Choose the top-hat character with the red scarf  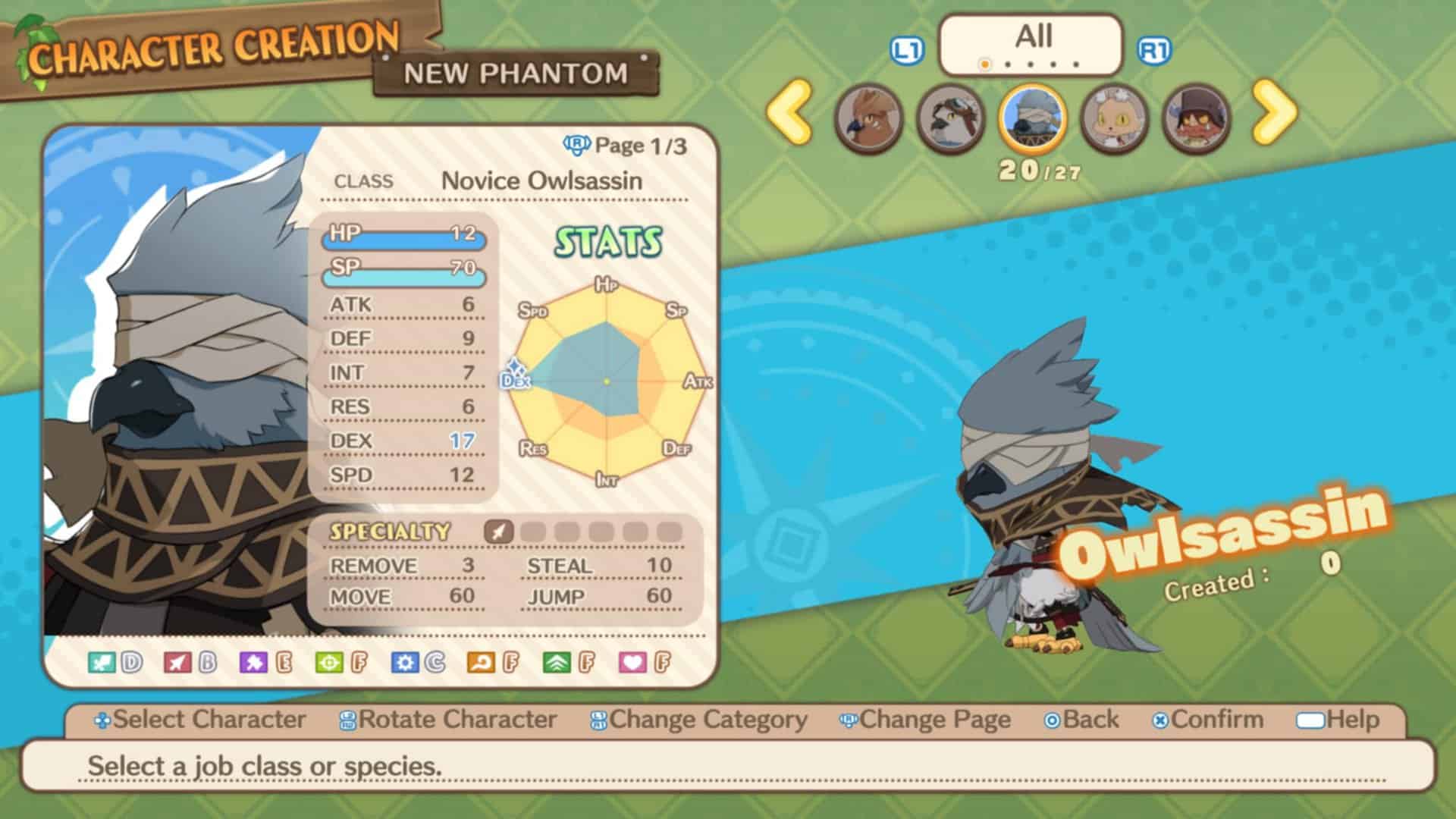tap(1195, 118)
